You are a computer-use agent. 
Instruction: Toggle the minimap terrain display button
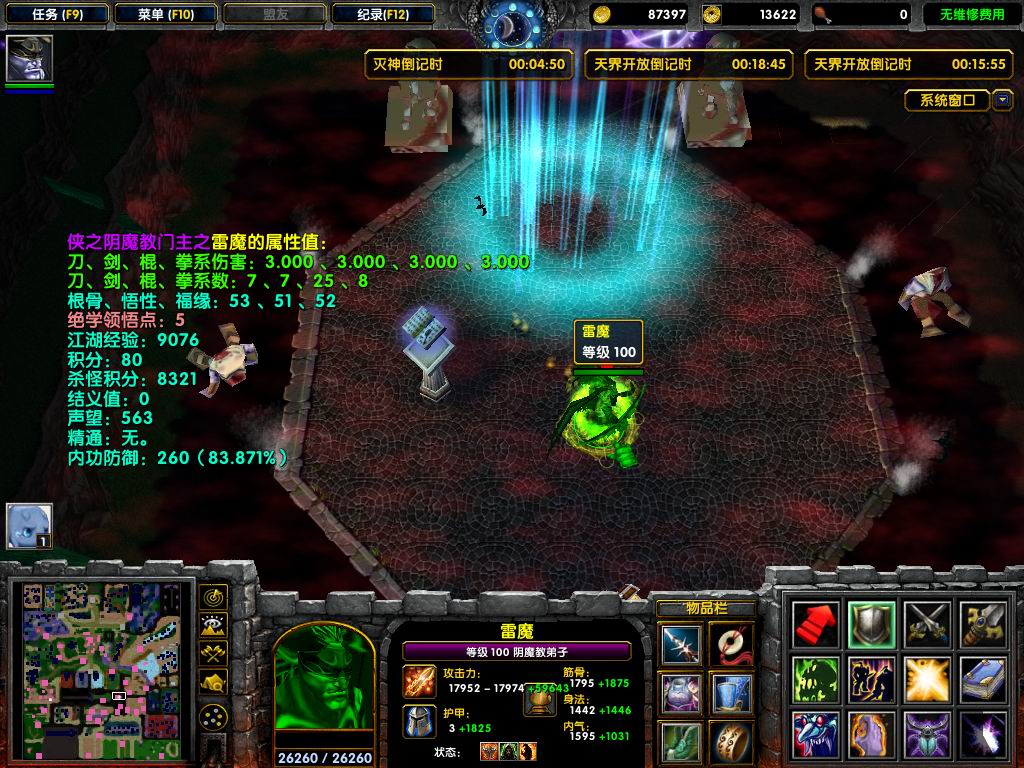pos(213,625)
